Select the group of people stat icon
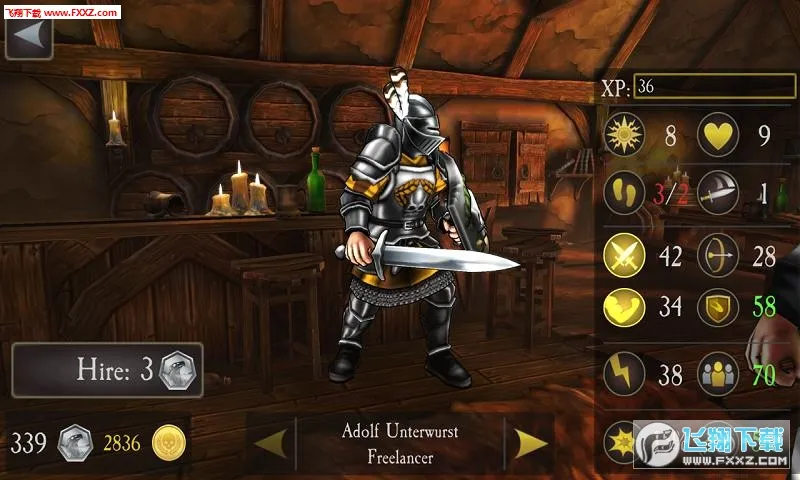800x480 pixels. (x=718, y=376)
